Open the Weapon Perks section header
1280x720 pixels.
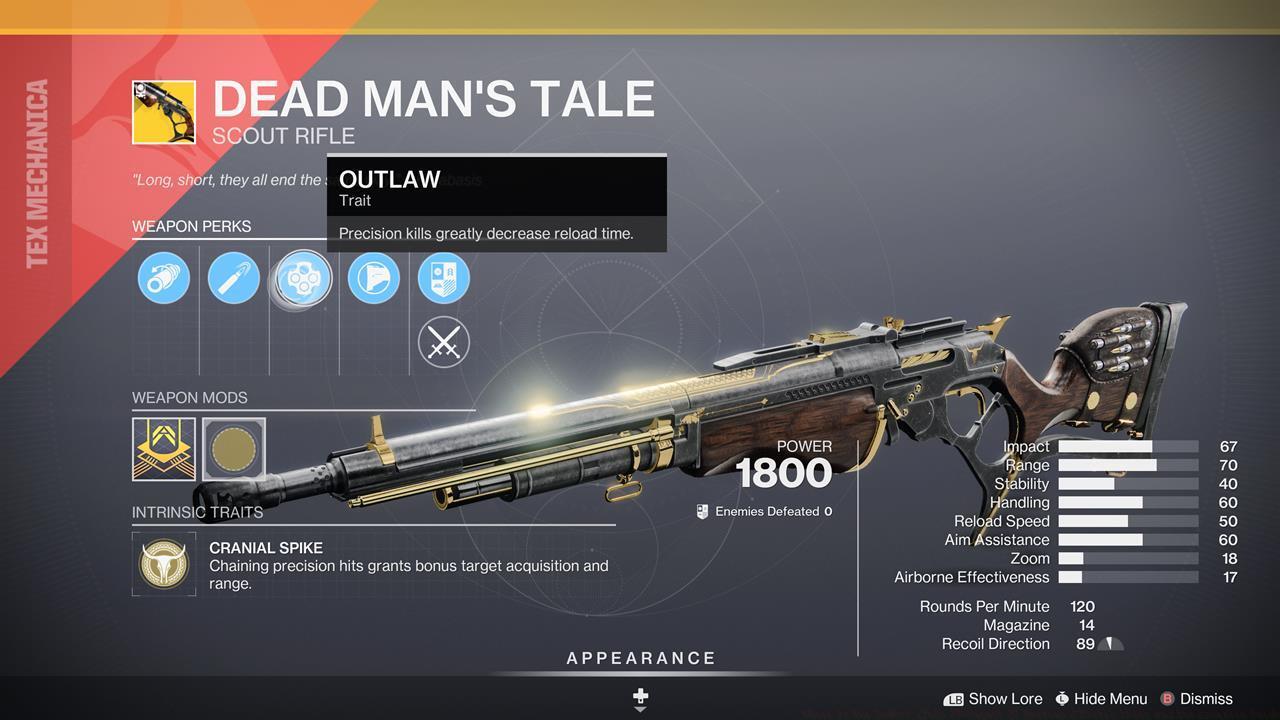pyautogui.click(x=192, y=226)
